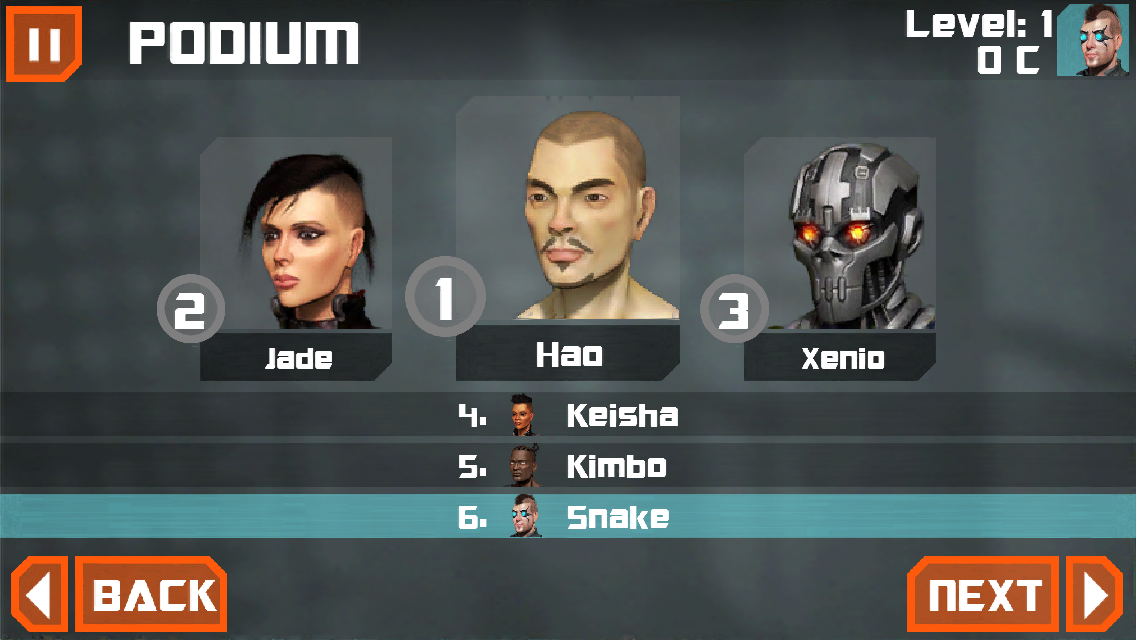Continue with the NEXT button

tap(984, 595)
